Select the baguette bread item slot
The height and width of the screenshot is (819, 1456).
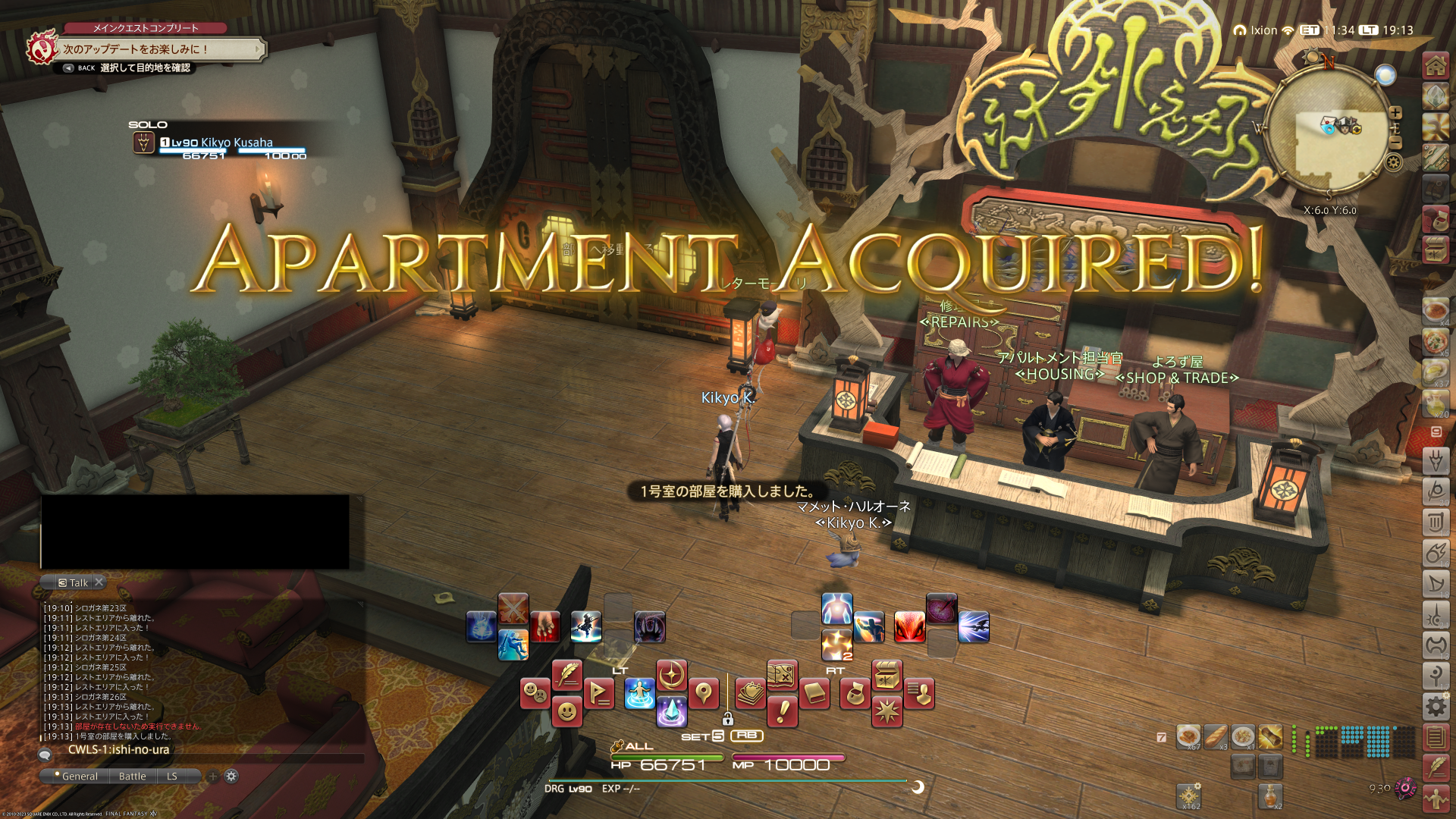coord(1216,736)
